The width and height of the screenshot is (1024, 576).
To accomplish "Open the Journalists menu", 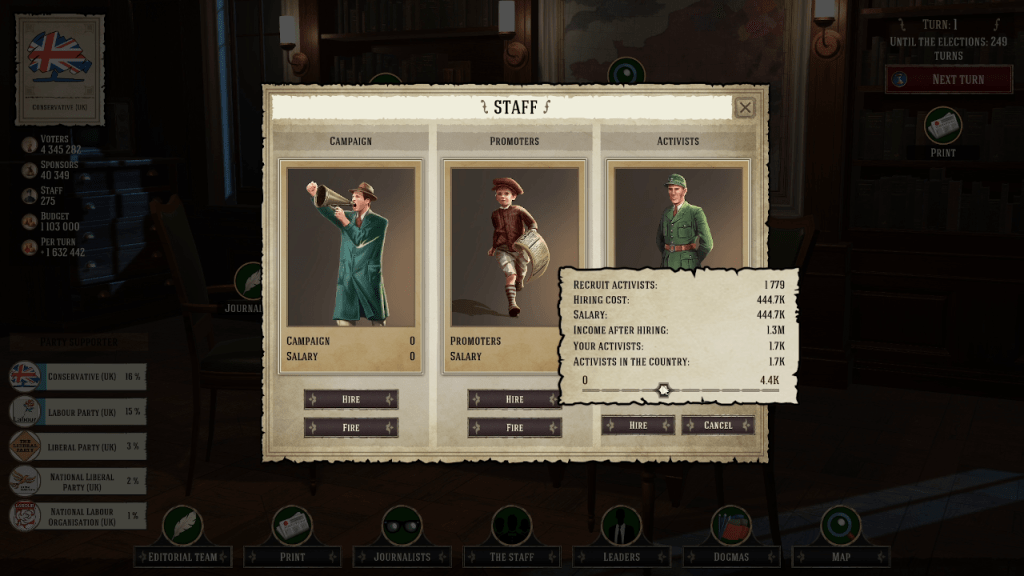I will (402, 556).
